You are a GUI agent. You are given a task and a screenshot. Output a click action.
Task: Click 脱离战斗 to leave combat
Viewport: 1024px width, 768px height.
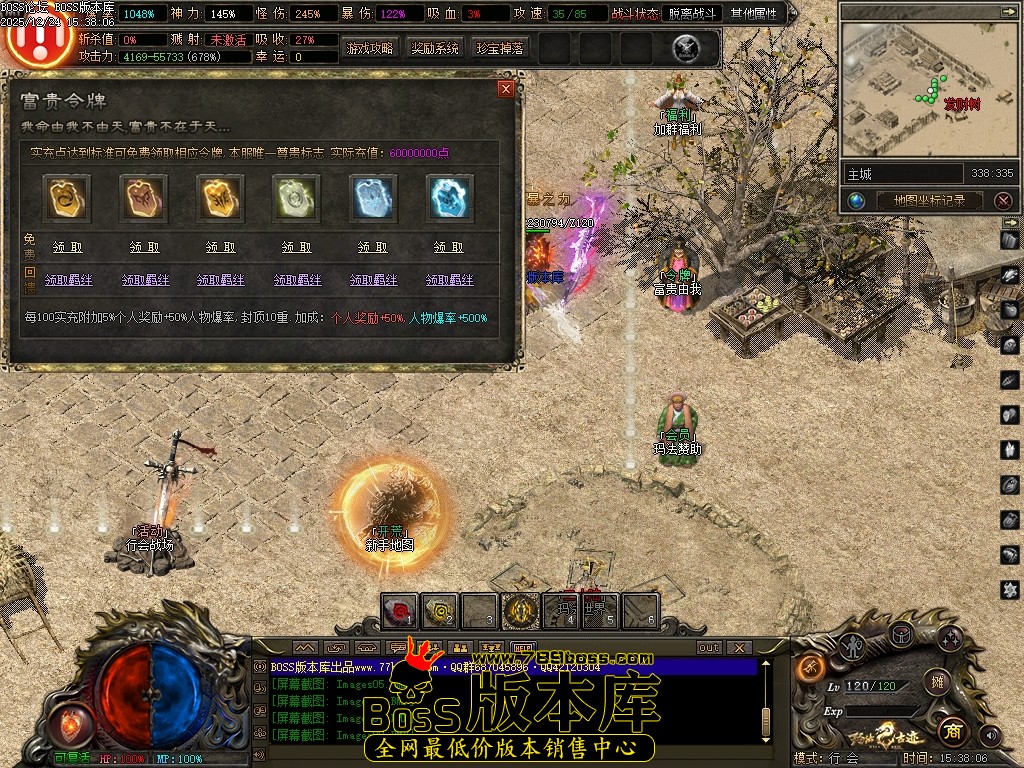pos(692,14)
